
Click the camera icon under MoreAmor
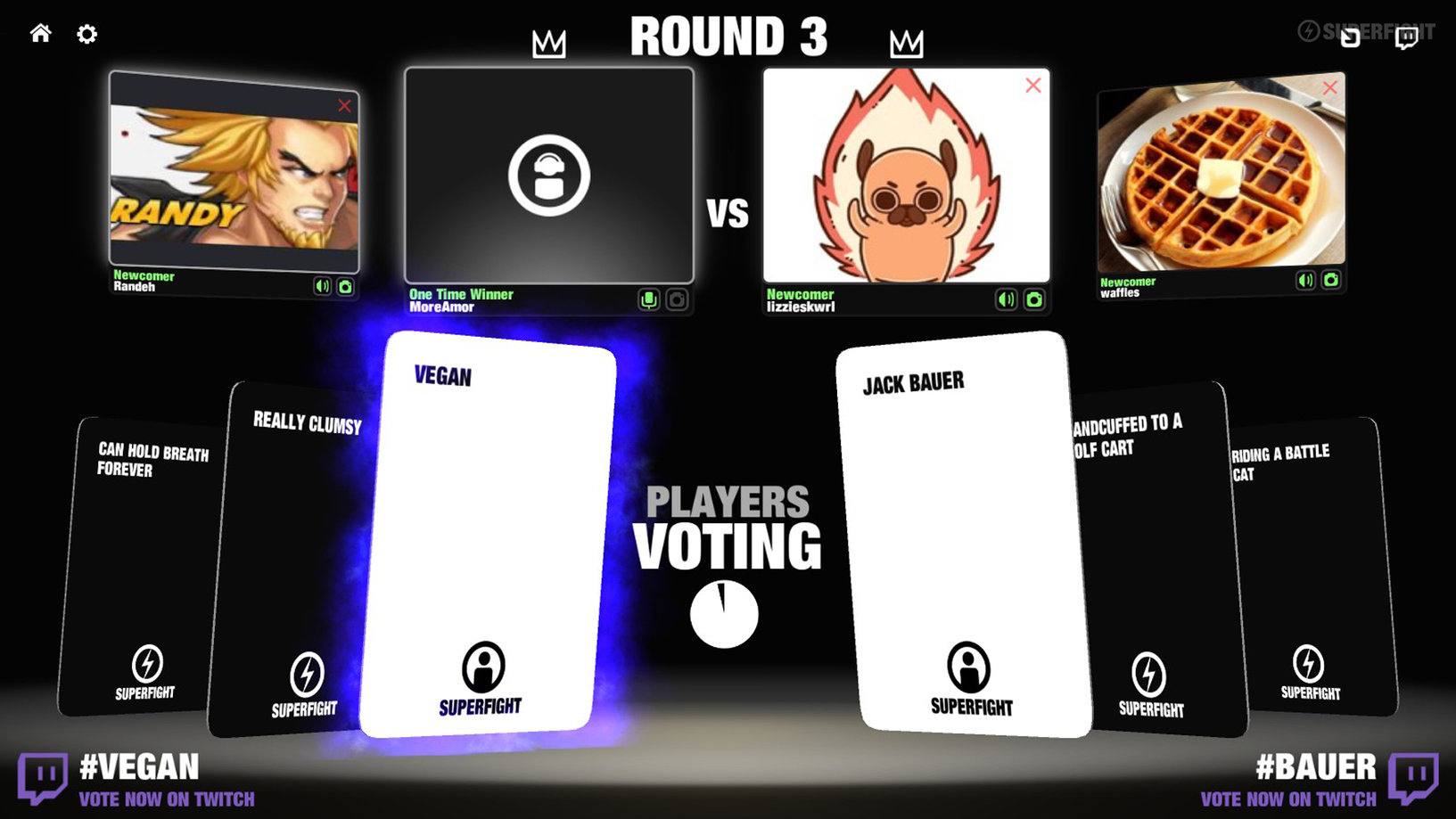677,300
